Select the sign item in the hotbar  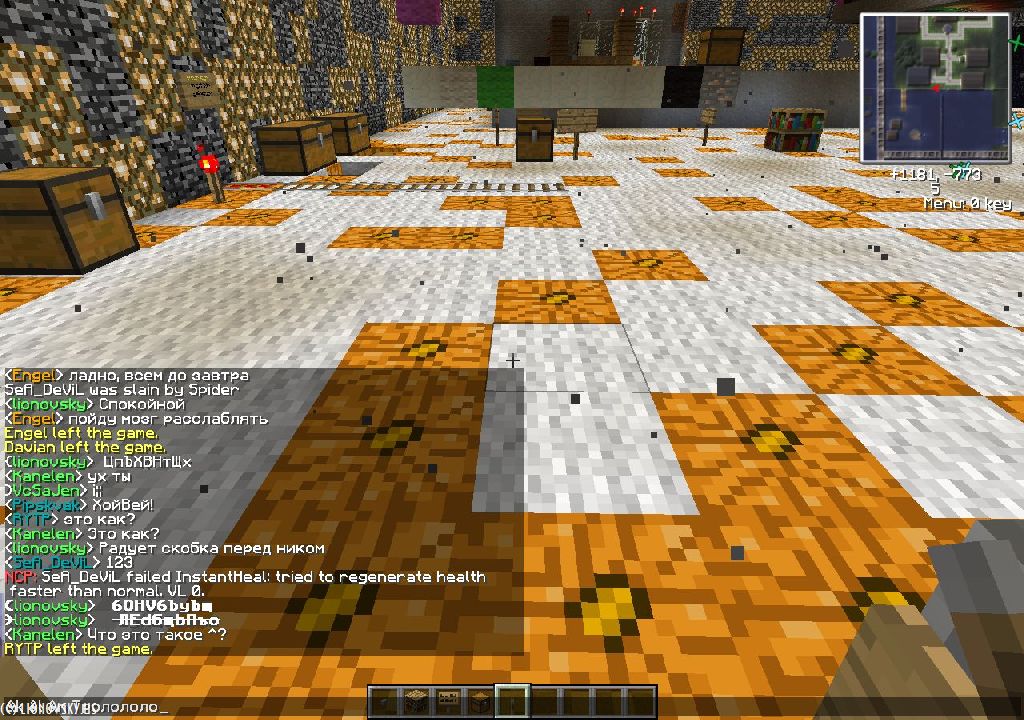click(448, 701)
